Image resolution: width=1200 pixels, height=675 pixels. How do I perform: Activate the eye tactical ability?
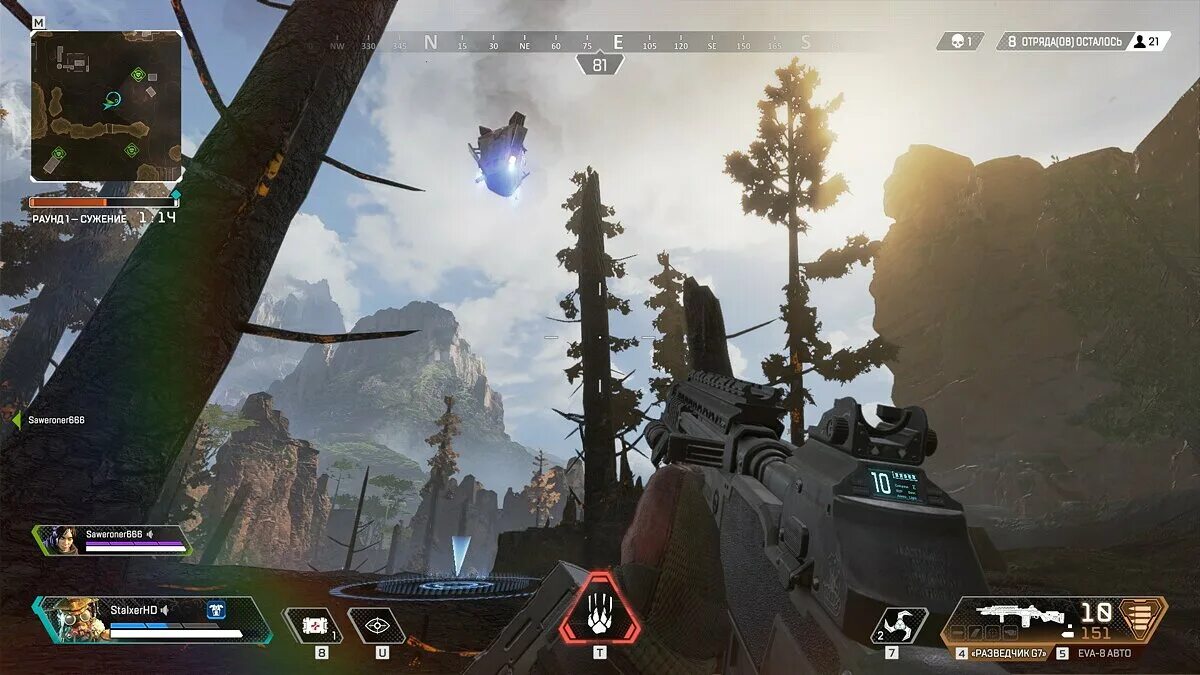pyautogui.click(x=377, y=625)
